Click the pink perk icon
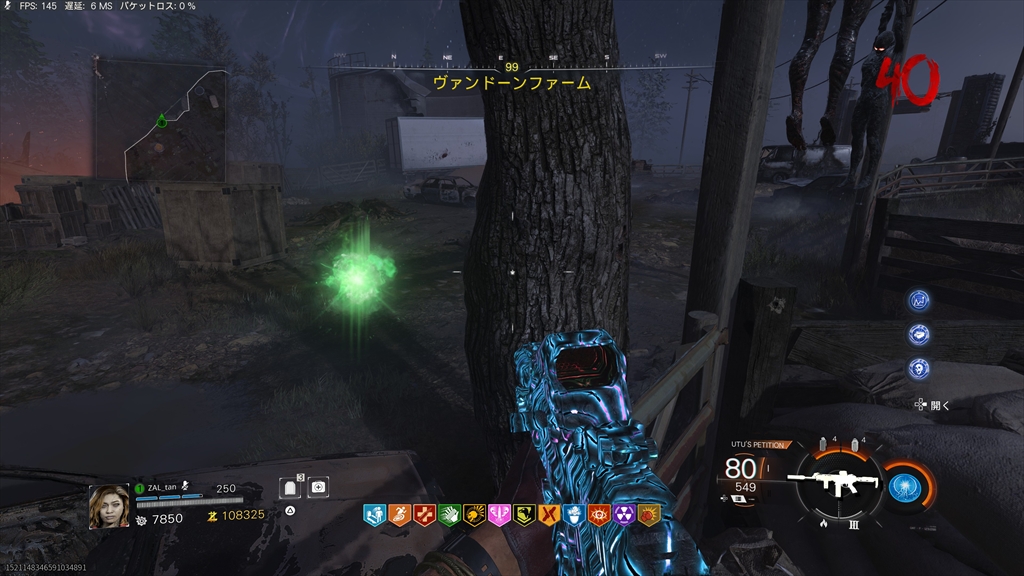Screen dimensions: 1024x576 [498, 515]
